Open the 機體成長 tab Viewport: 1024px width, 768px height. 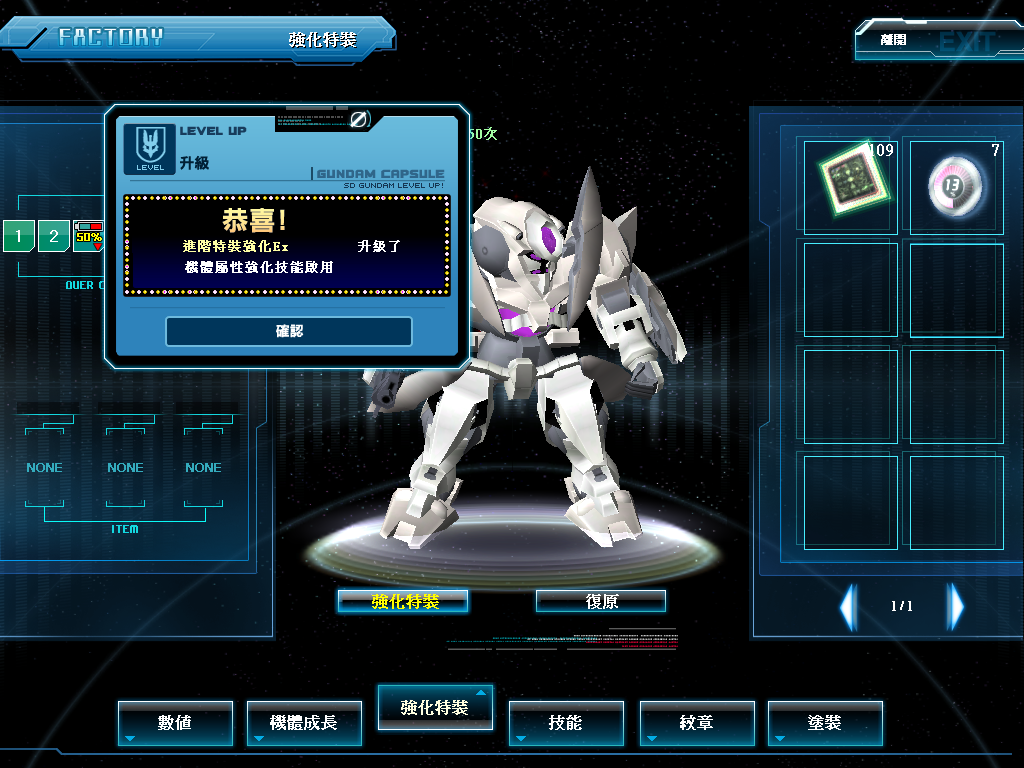click(304, 722)
